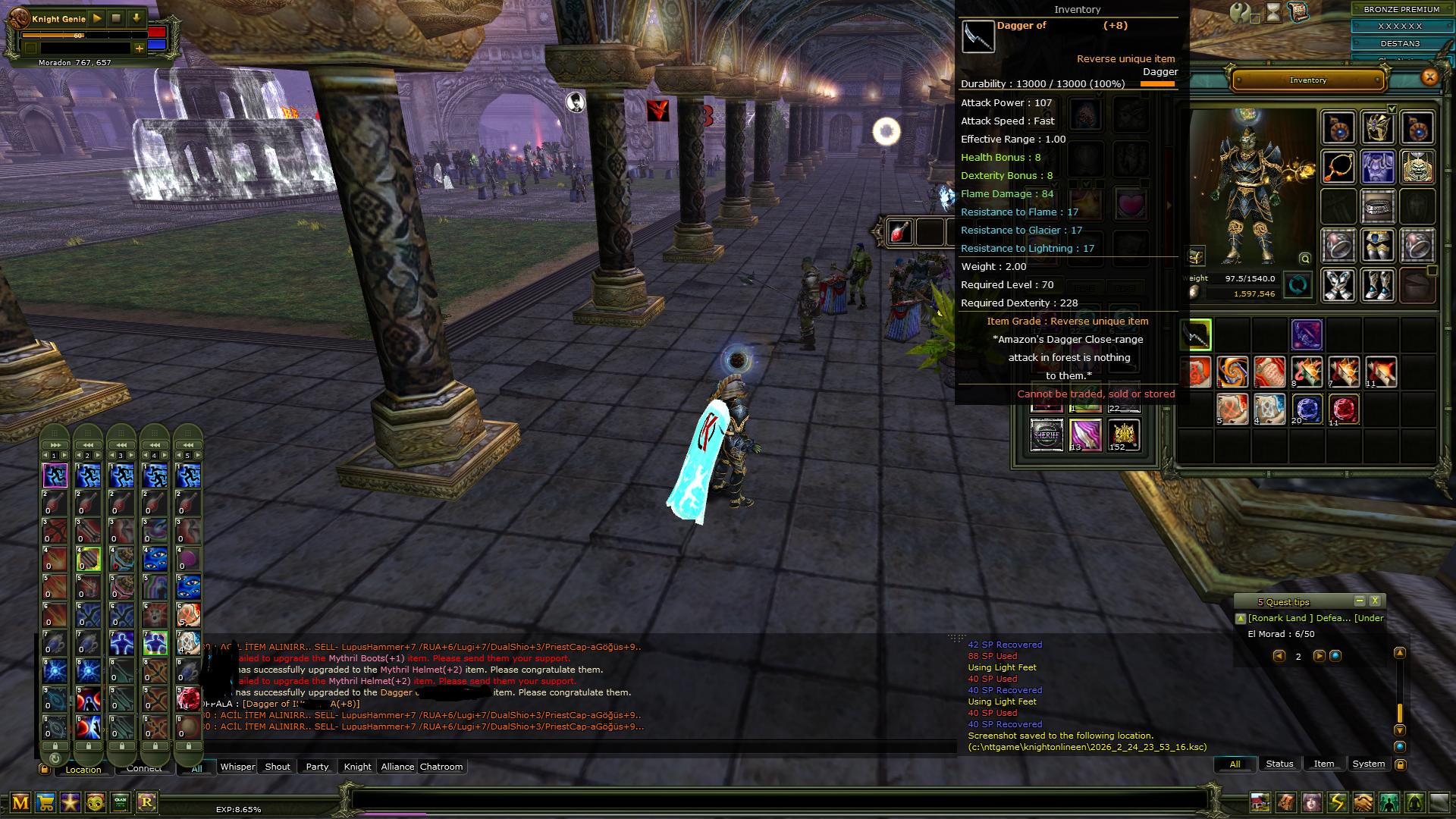Open the merchant 'M' icon on taskbar

coord(21,802)
